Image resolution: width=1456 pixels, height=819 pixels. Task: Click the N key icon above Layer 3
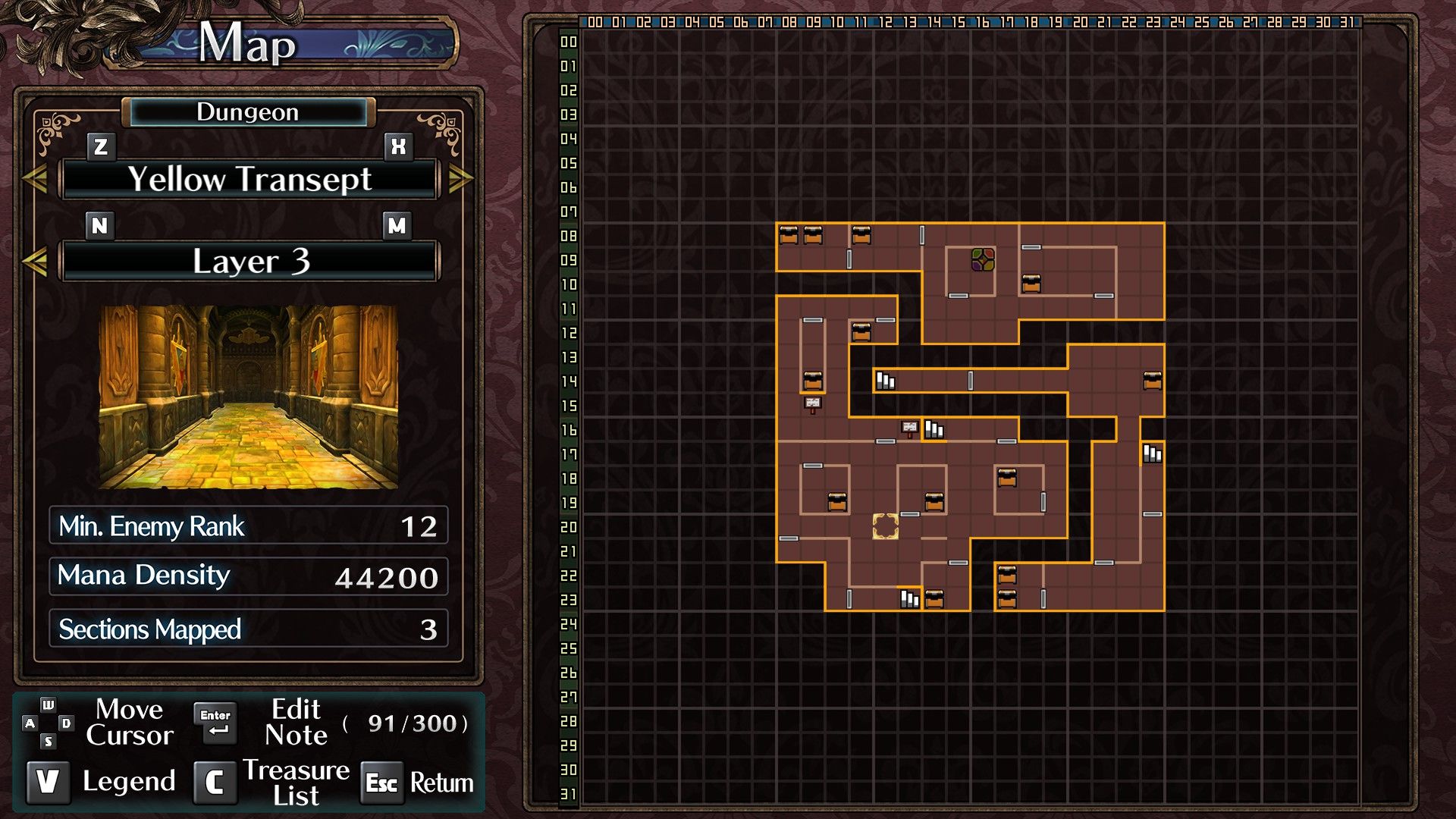click(99, 225)
